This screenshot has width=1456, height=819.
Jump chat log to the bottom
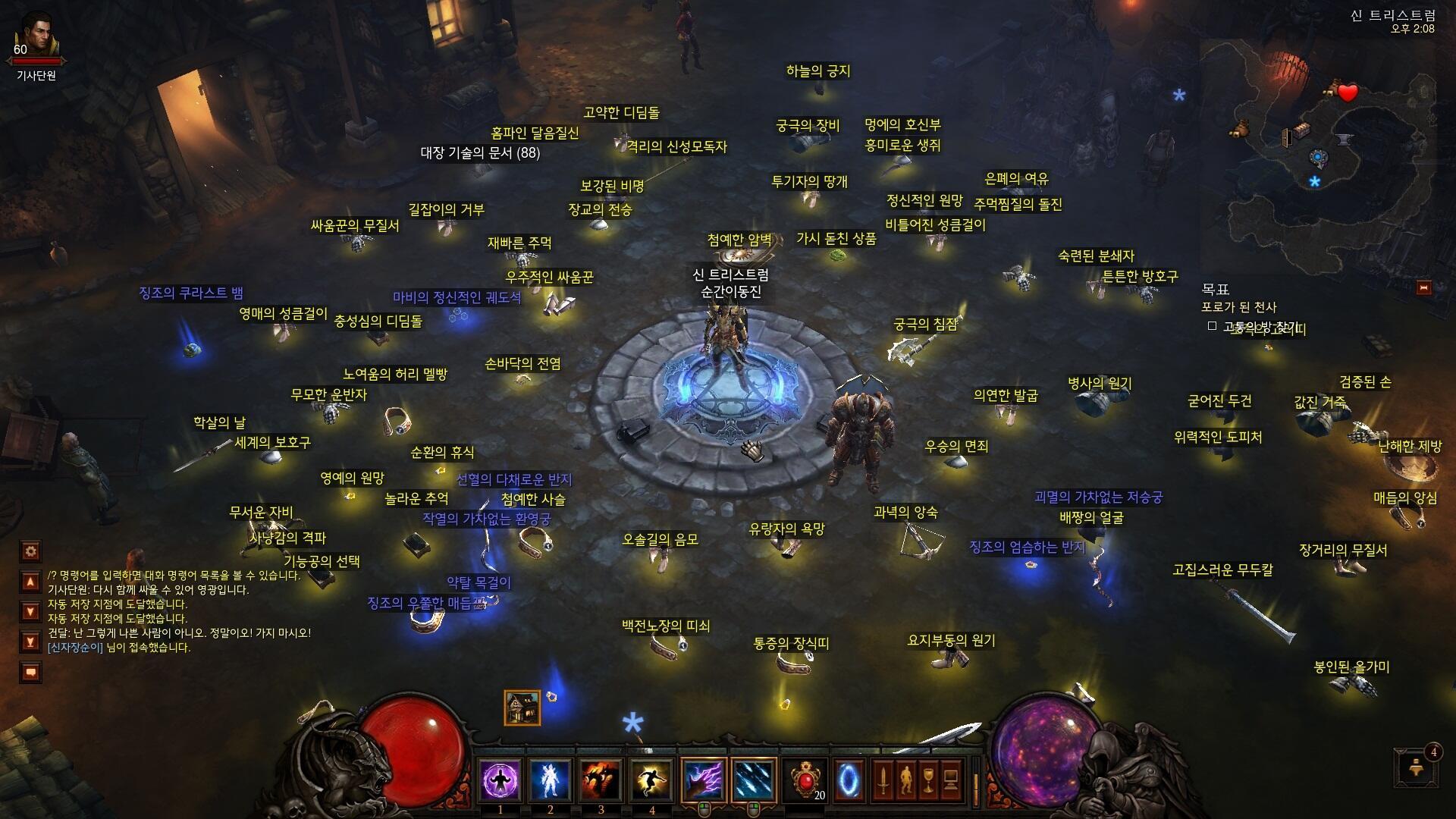pyautogui.click(x=31, y=642)
